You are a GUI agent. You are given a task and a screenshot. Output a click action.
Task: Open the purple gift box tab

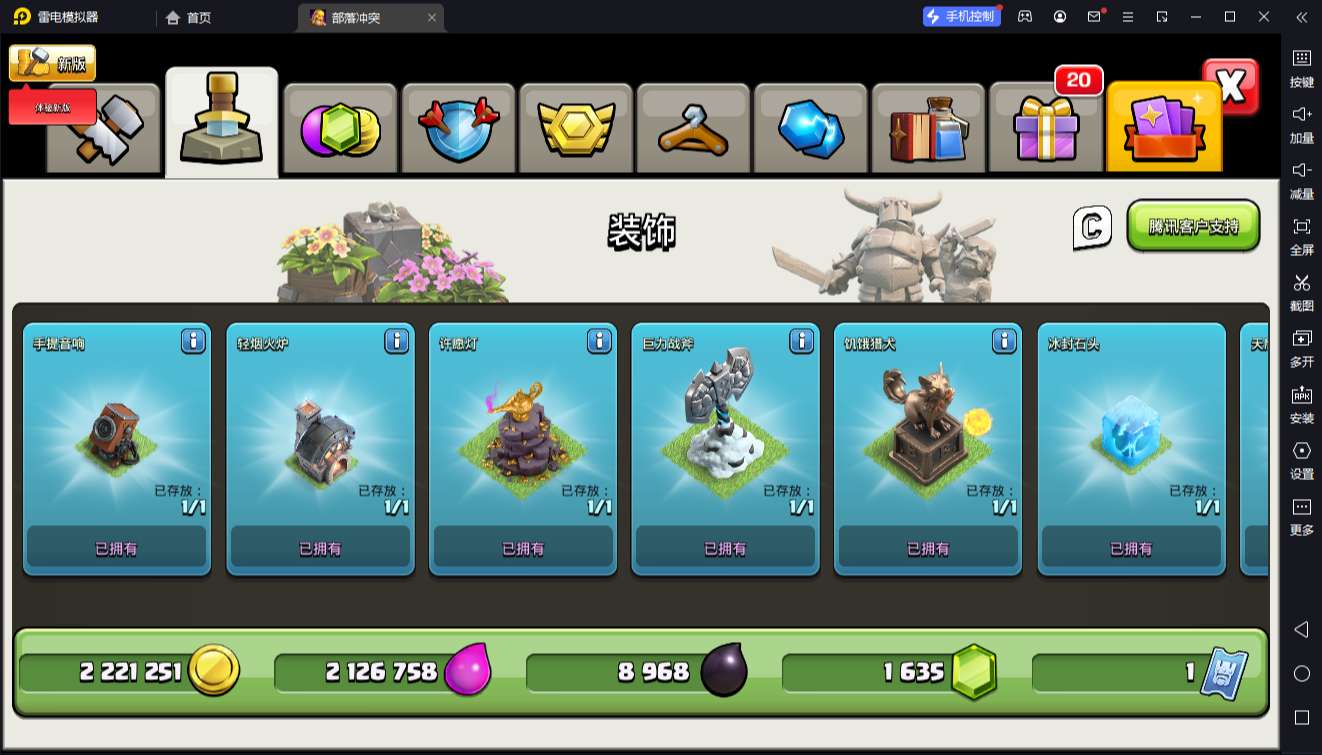point(1046,129)
